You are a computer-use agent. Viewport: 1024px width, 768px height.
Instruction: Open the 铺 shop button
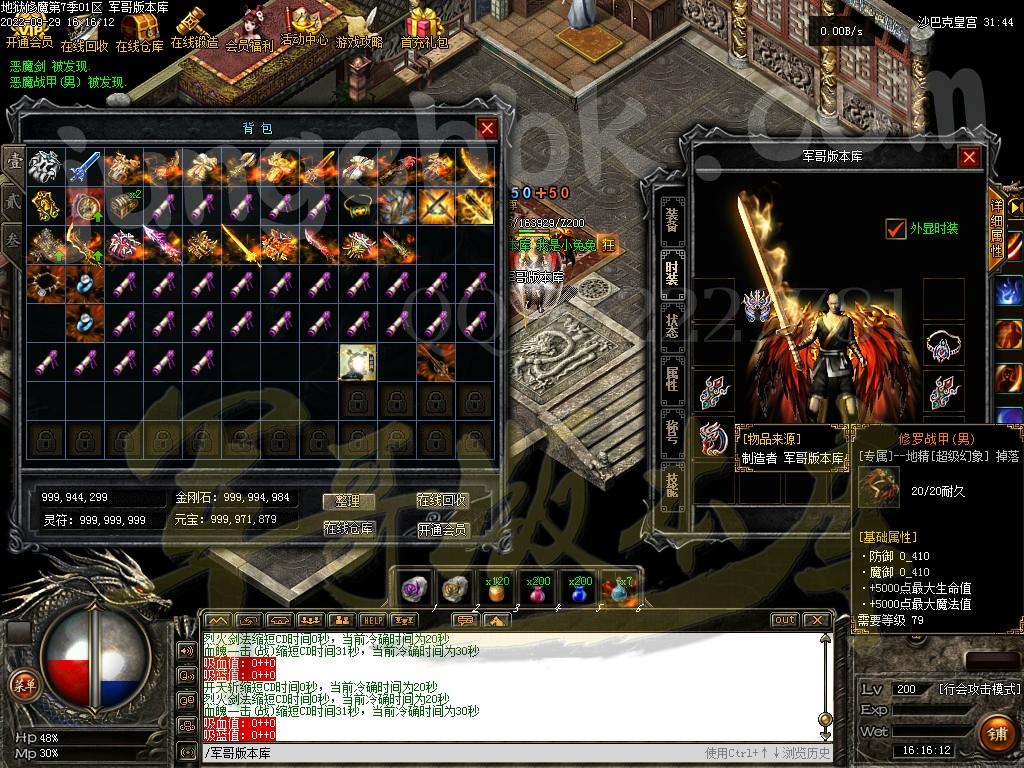[x=994, y=733]
